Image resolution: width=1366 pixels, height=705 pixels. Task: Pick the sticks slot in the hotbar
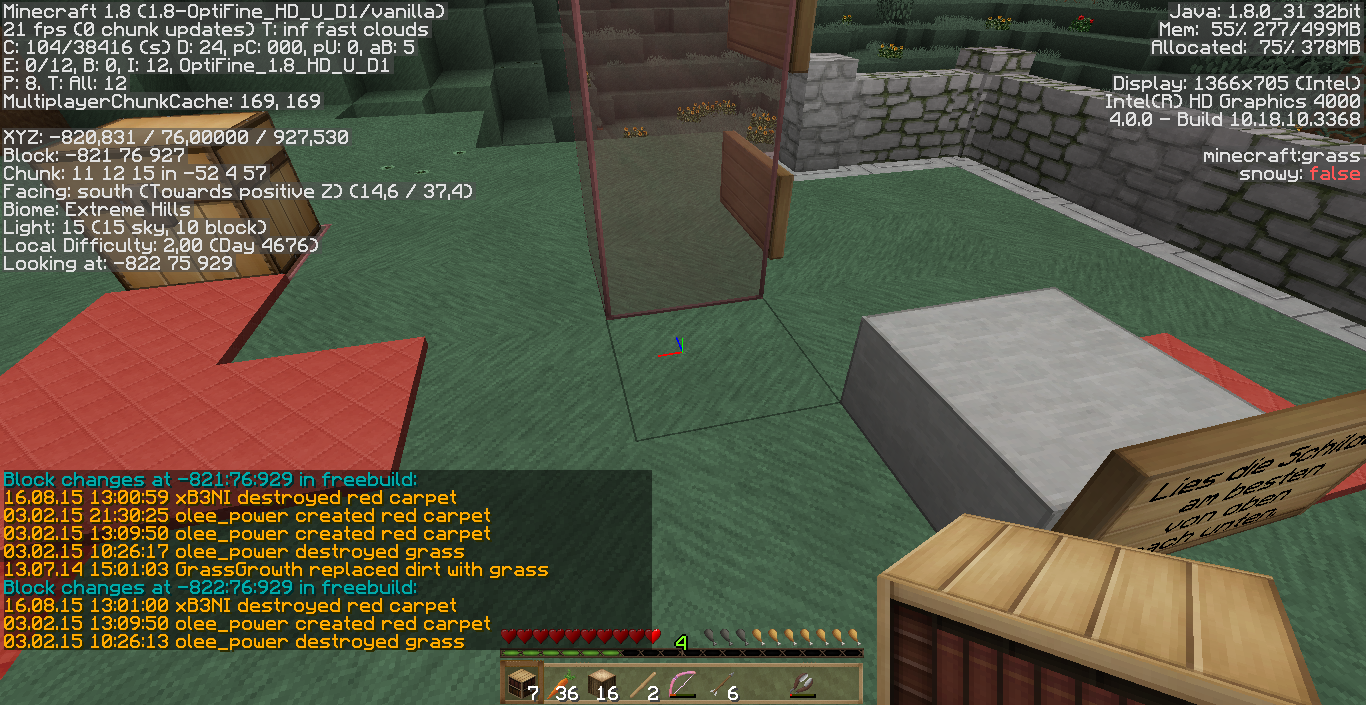coord(641,684)
